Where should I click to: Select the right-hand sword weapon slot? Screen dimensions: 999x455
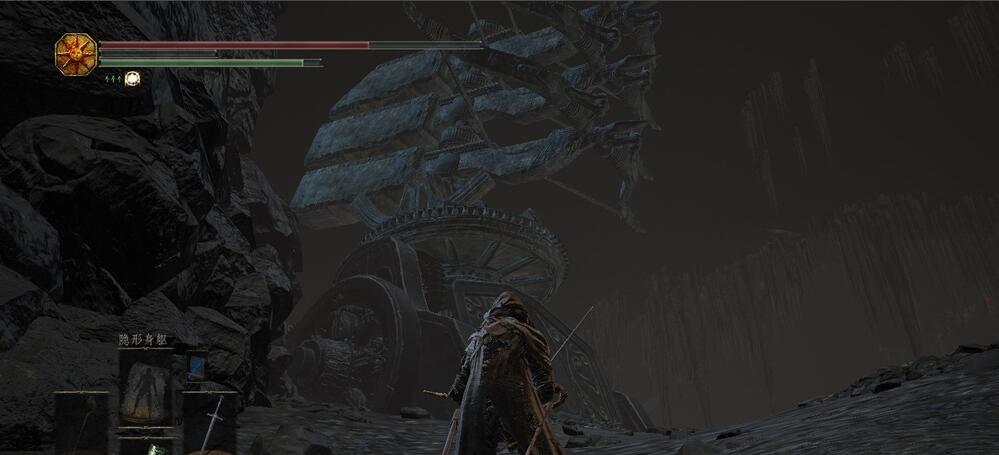point(213,420)
